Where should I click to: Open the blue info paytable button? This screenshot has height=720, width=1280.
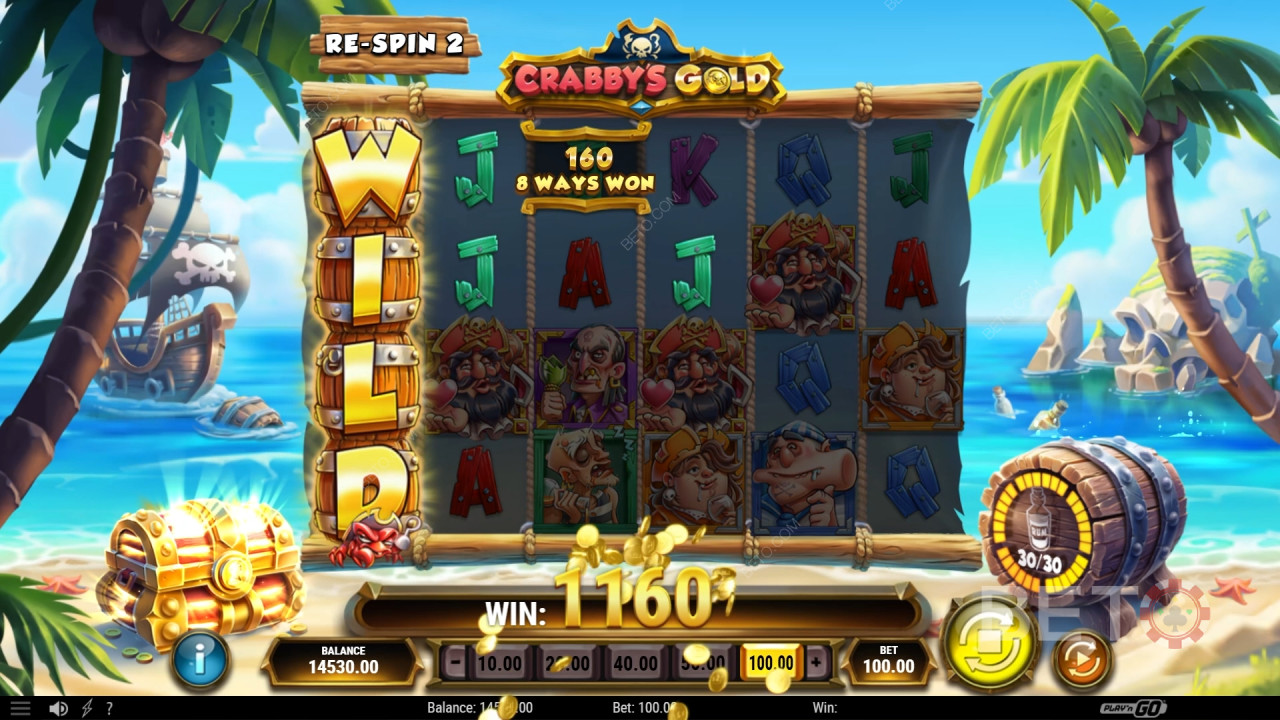[200, 659]
